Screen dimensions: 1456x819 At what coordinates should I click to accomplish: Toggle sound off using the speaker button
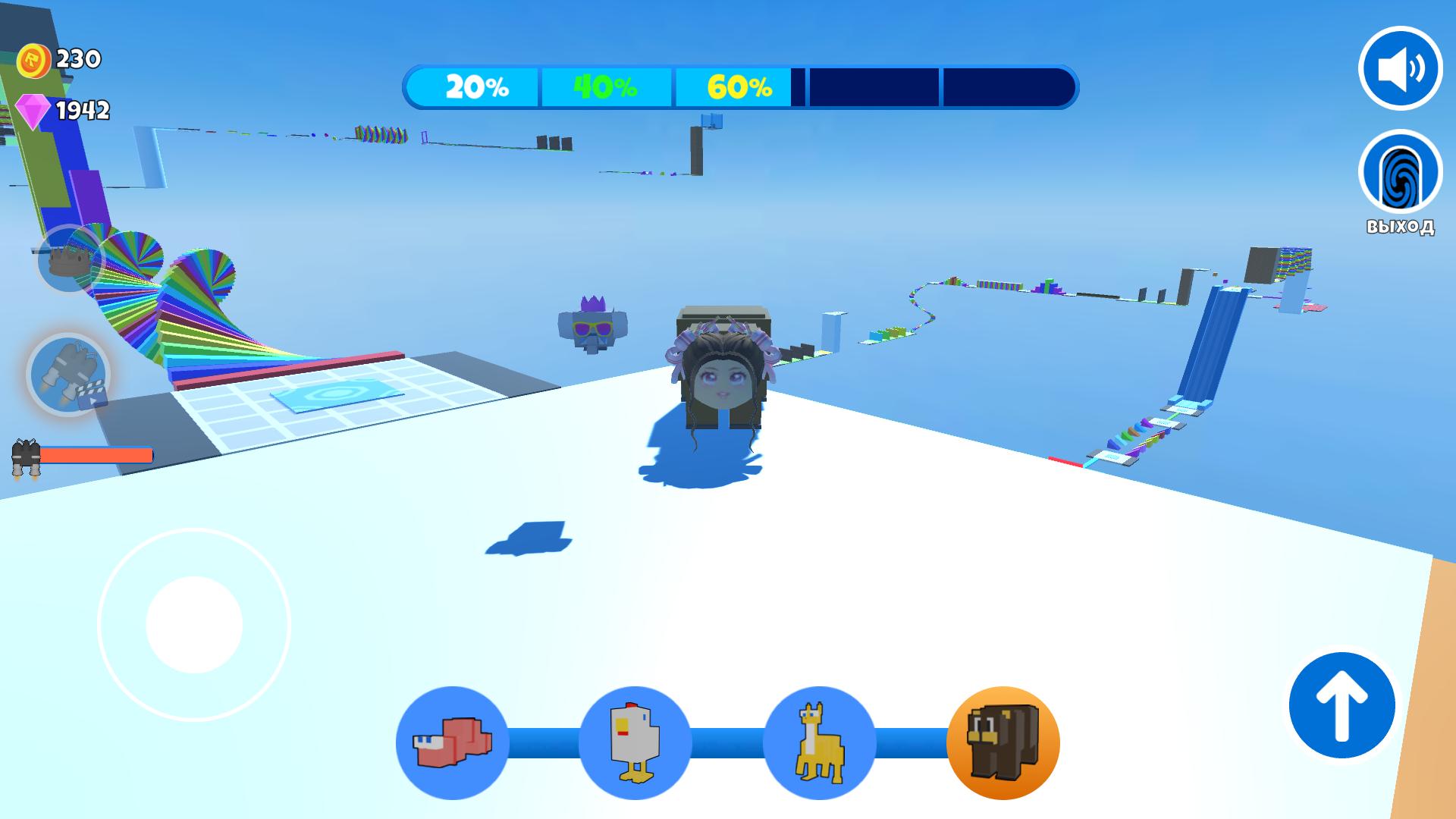pos(1401,68)
